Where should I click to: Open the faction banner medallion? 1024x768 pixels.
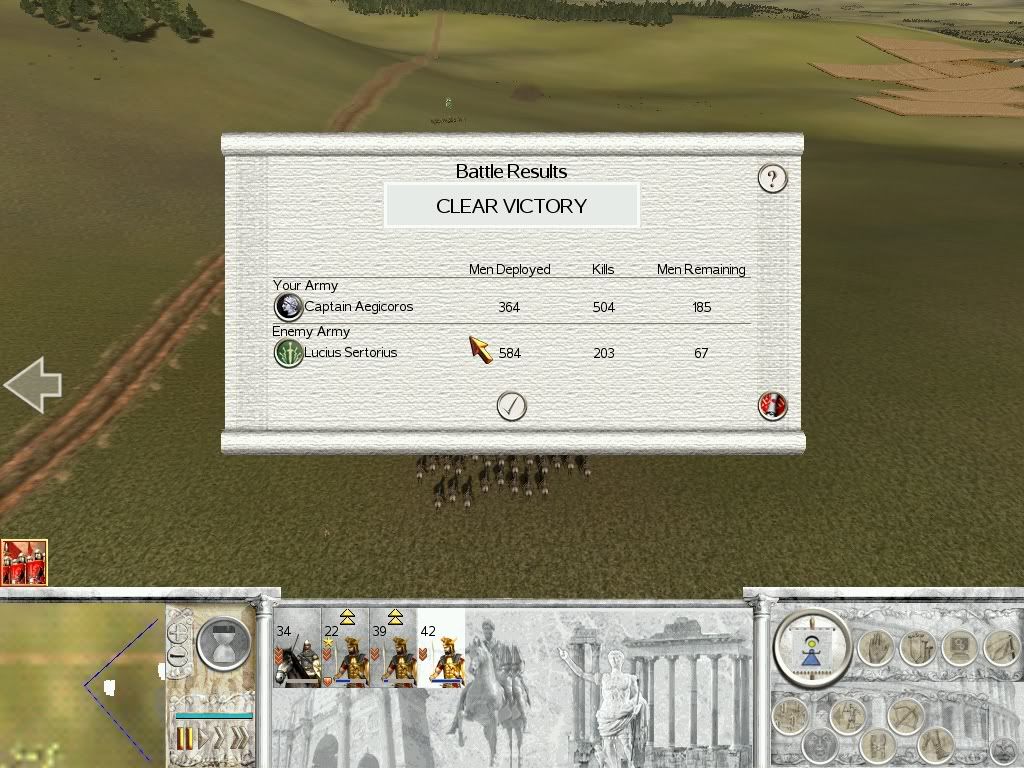pyautogui.click(x=811, y=648)
